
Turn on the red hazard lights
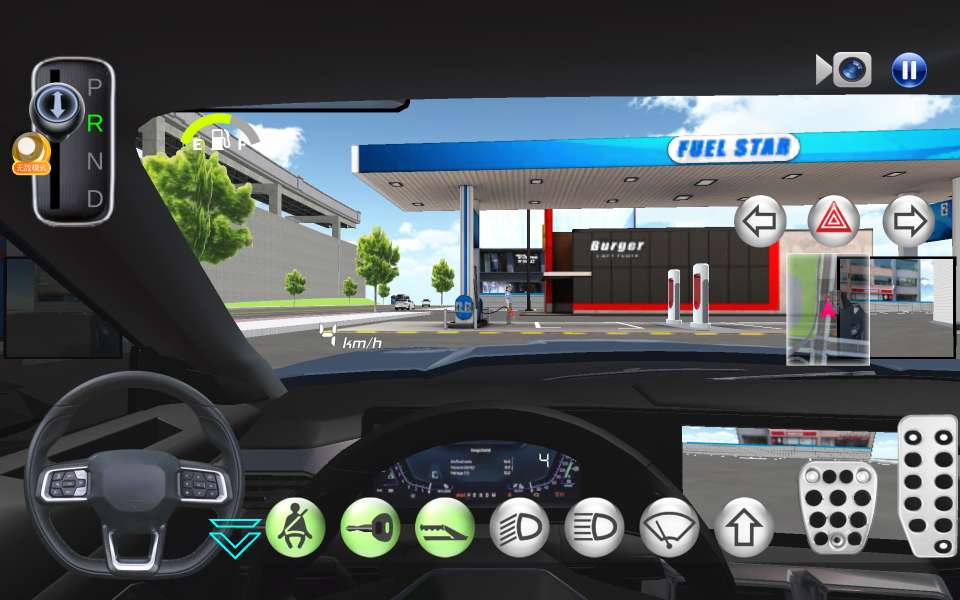coord(834,222)
